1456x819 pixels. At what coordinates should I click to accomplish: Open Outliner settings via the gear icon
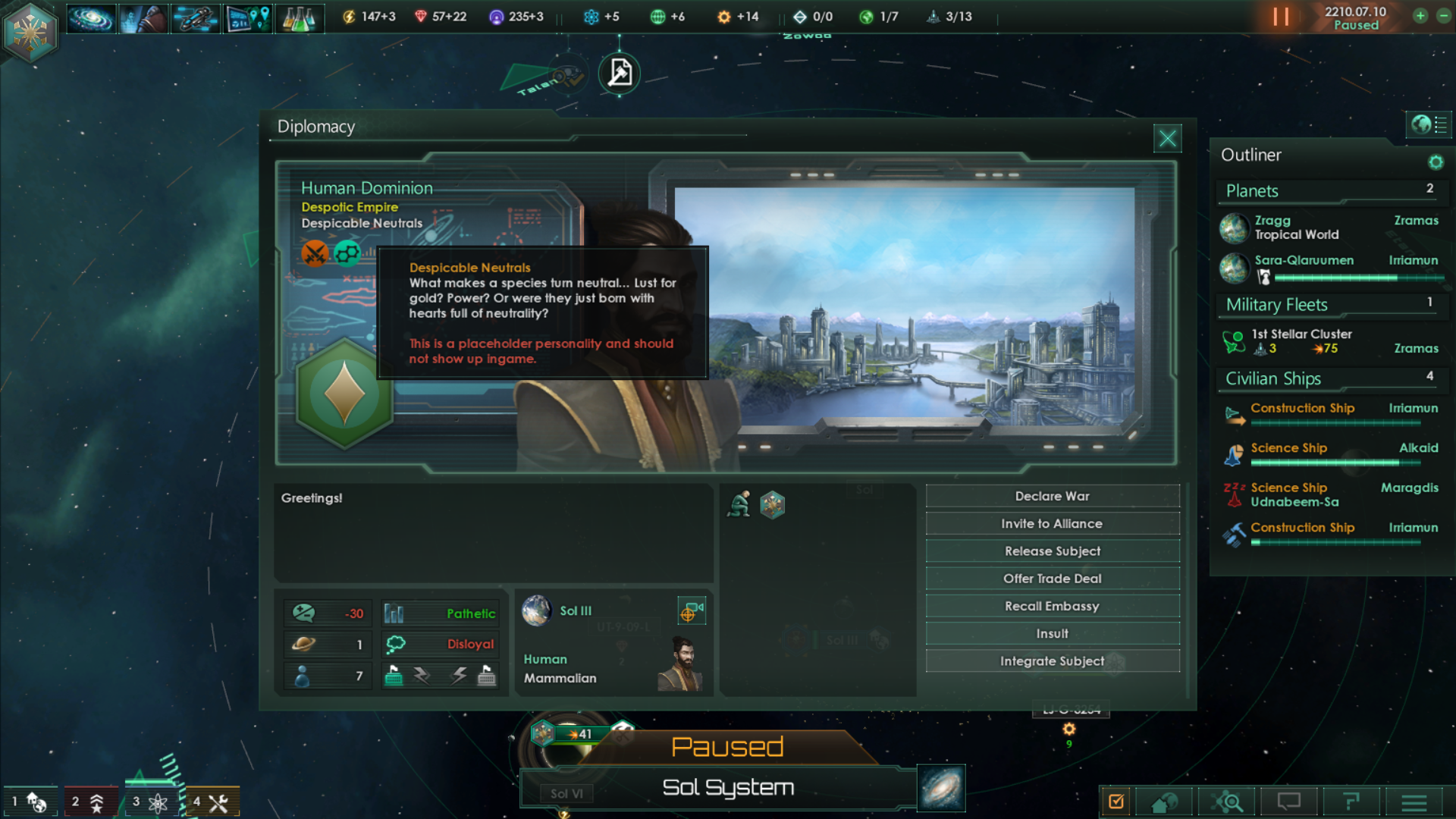coord(1436,162)
